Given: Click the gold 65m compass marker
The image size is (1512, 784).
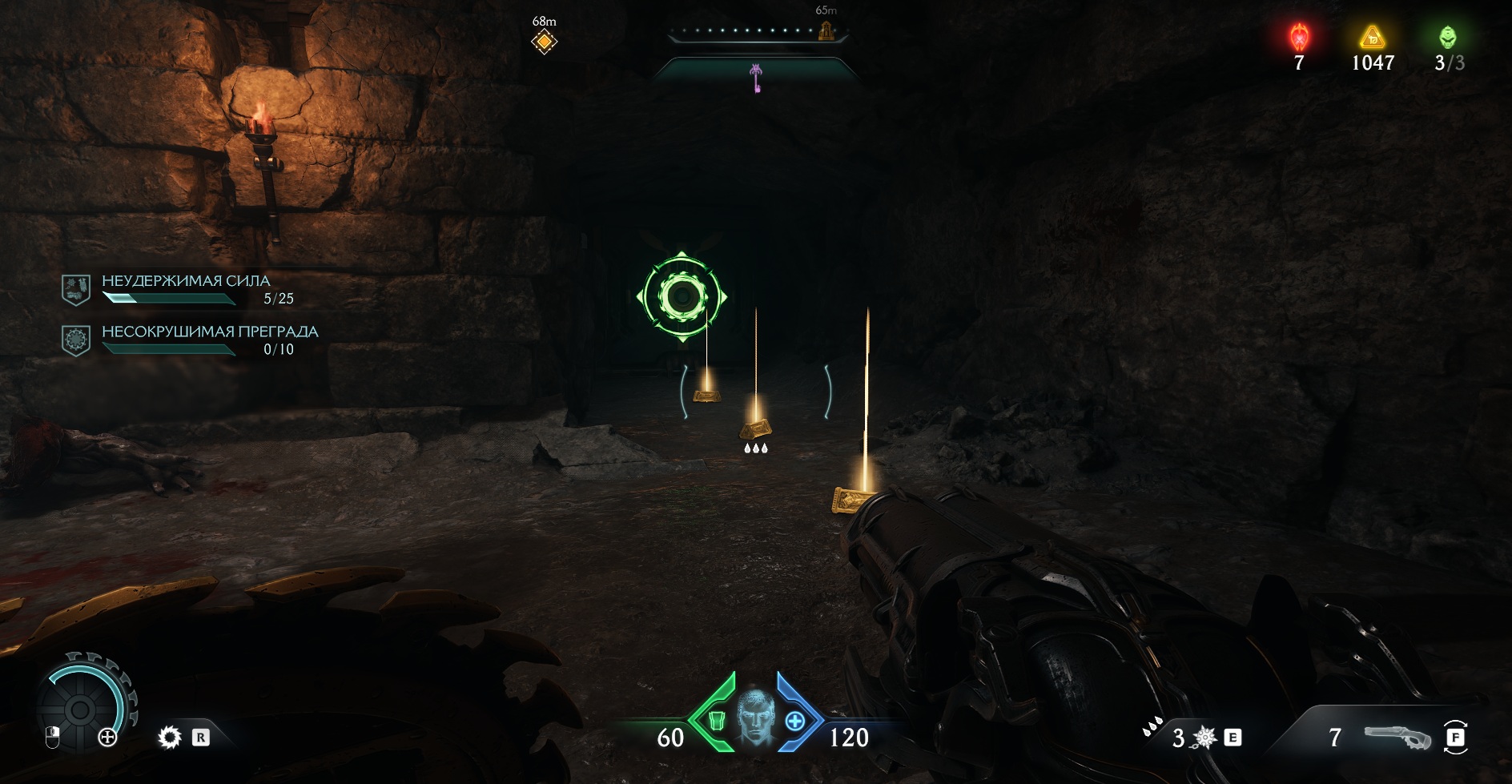Looking at the screenshot, I should point(826,31).
